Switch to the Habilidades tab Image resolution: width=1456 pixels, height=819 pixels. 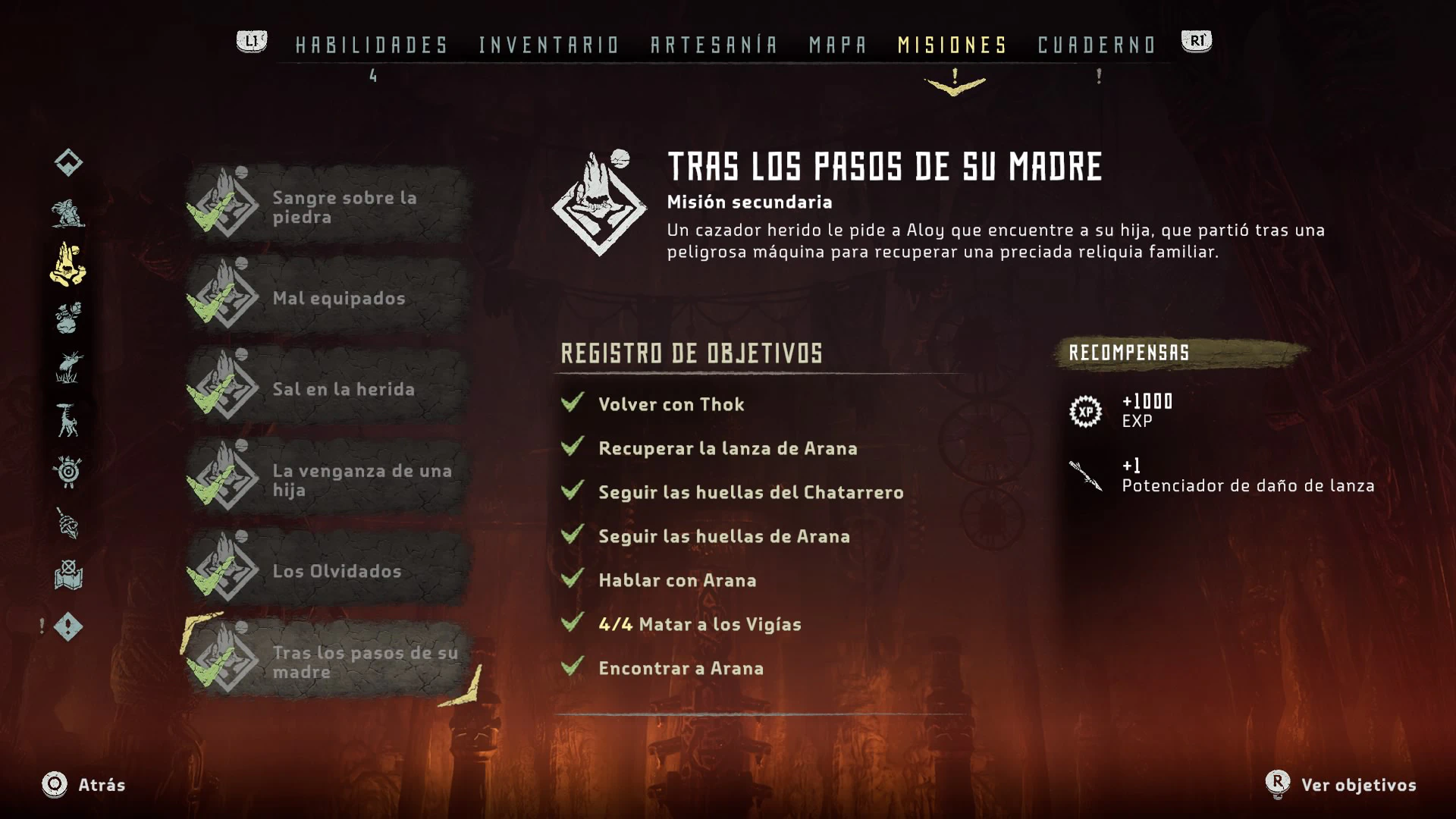click(x=372, y=45)
